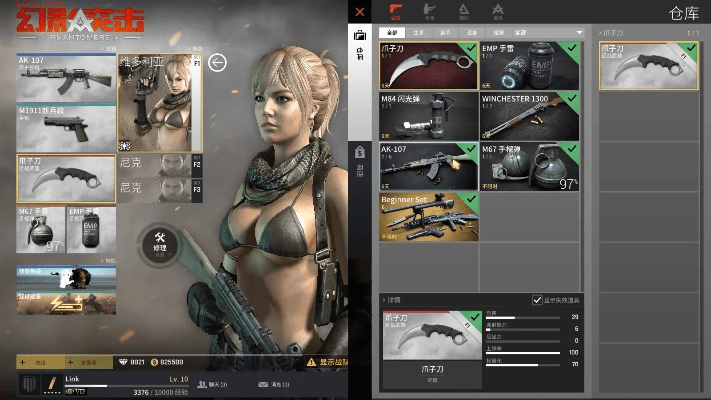Pick the Winchester 1300 shotgun tile
The height and width of the screenshot is (400, 711).
coord(528,115)
